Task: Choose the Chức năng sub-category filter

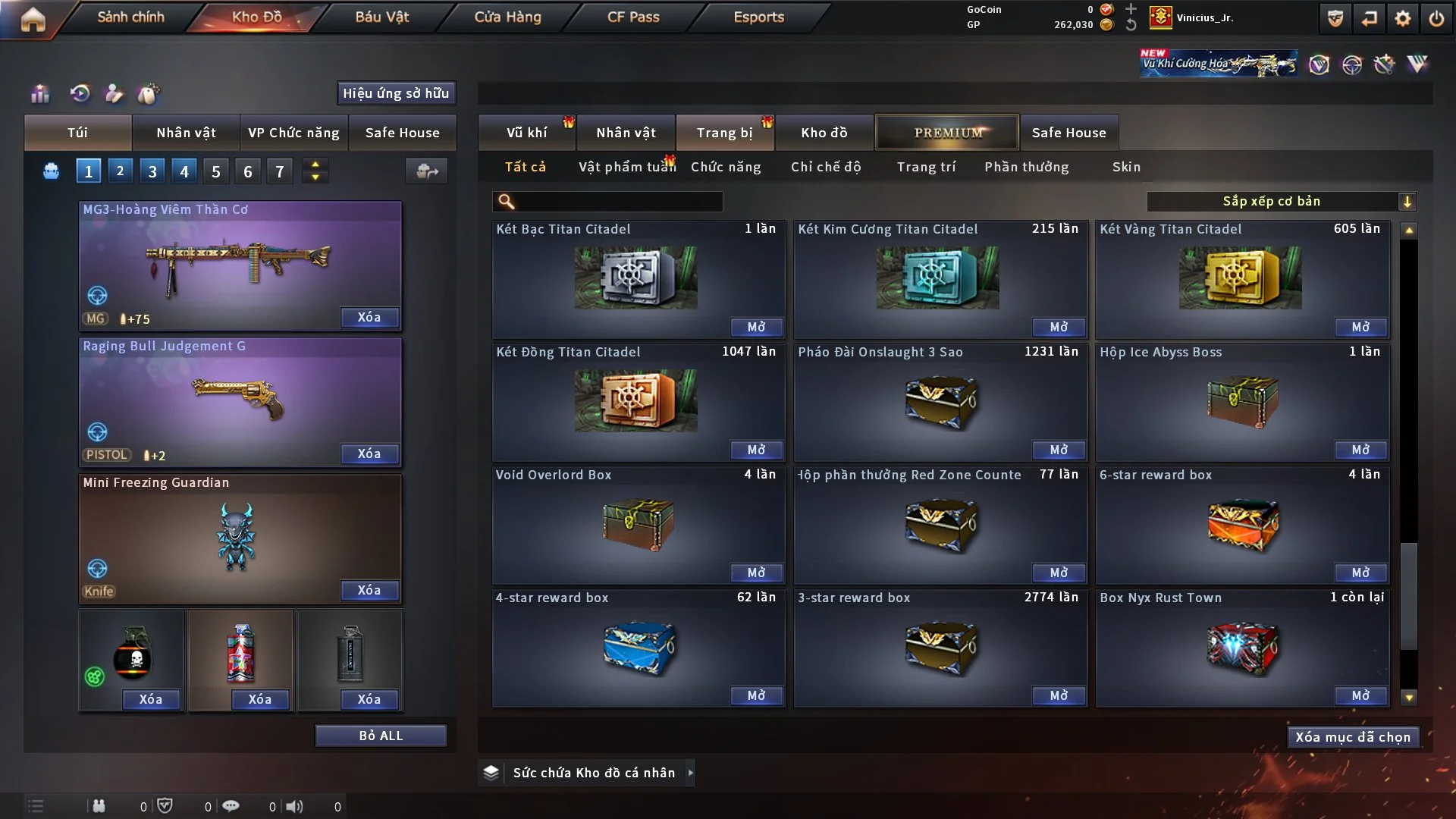Action: tap(726, 167)
